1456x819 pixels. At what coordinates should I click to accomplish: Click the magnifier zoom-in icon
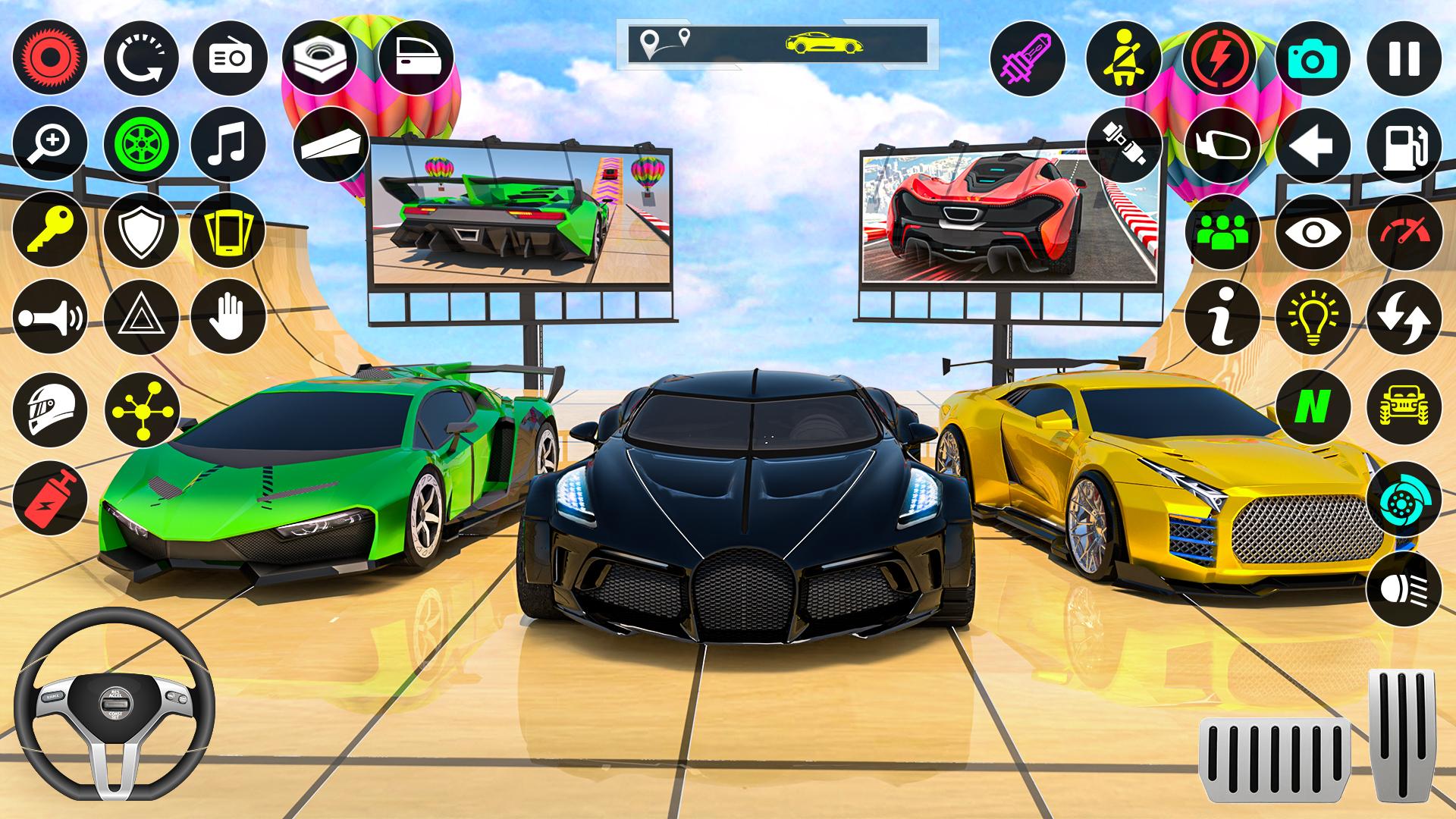coord(50,144)
